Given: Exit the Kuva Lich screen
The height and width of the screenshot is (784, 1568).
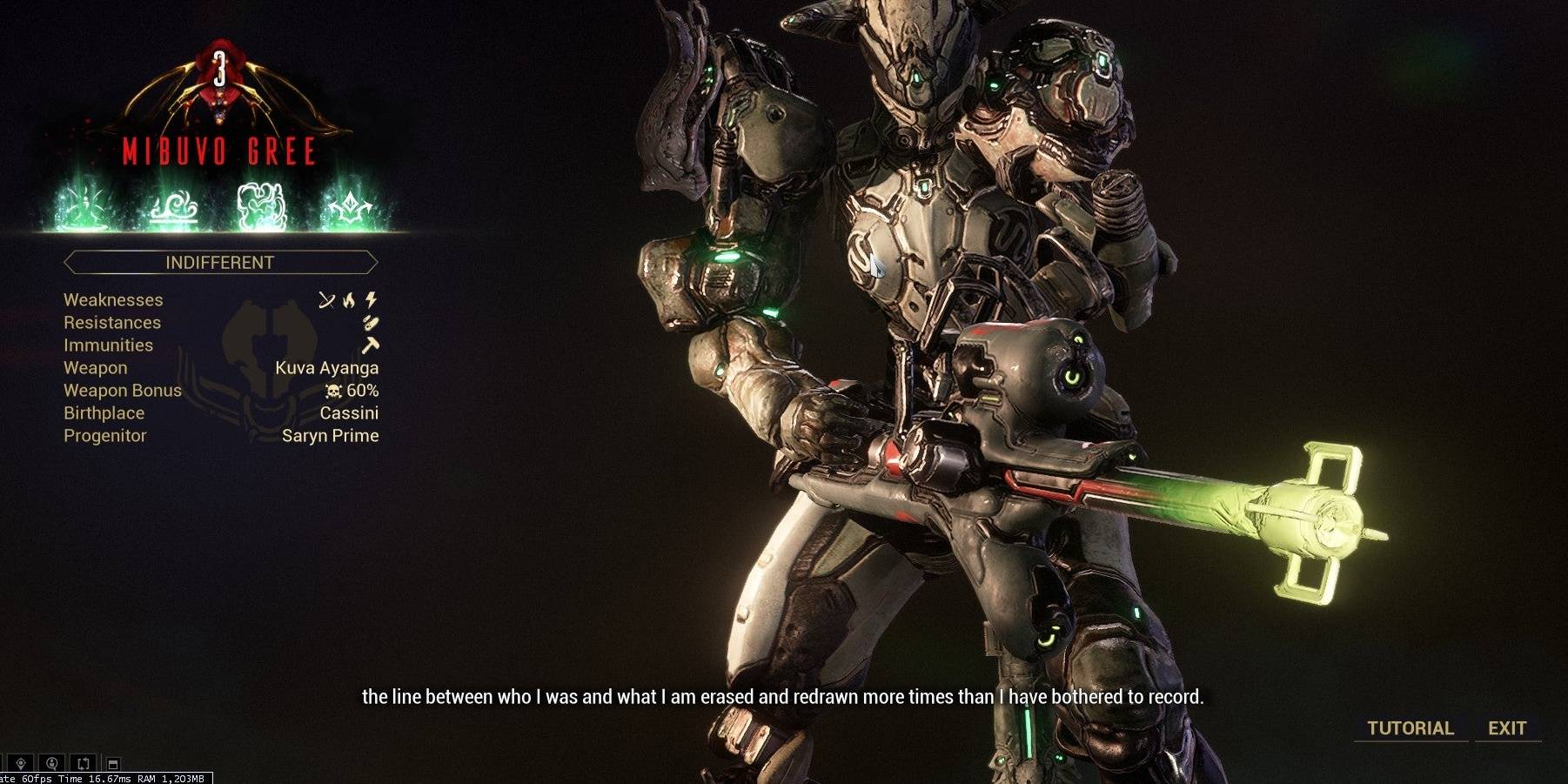Looking at the screenshot, I should click(1506, 728).
